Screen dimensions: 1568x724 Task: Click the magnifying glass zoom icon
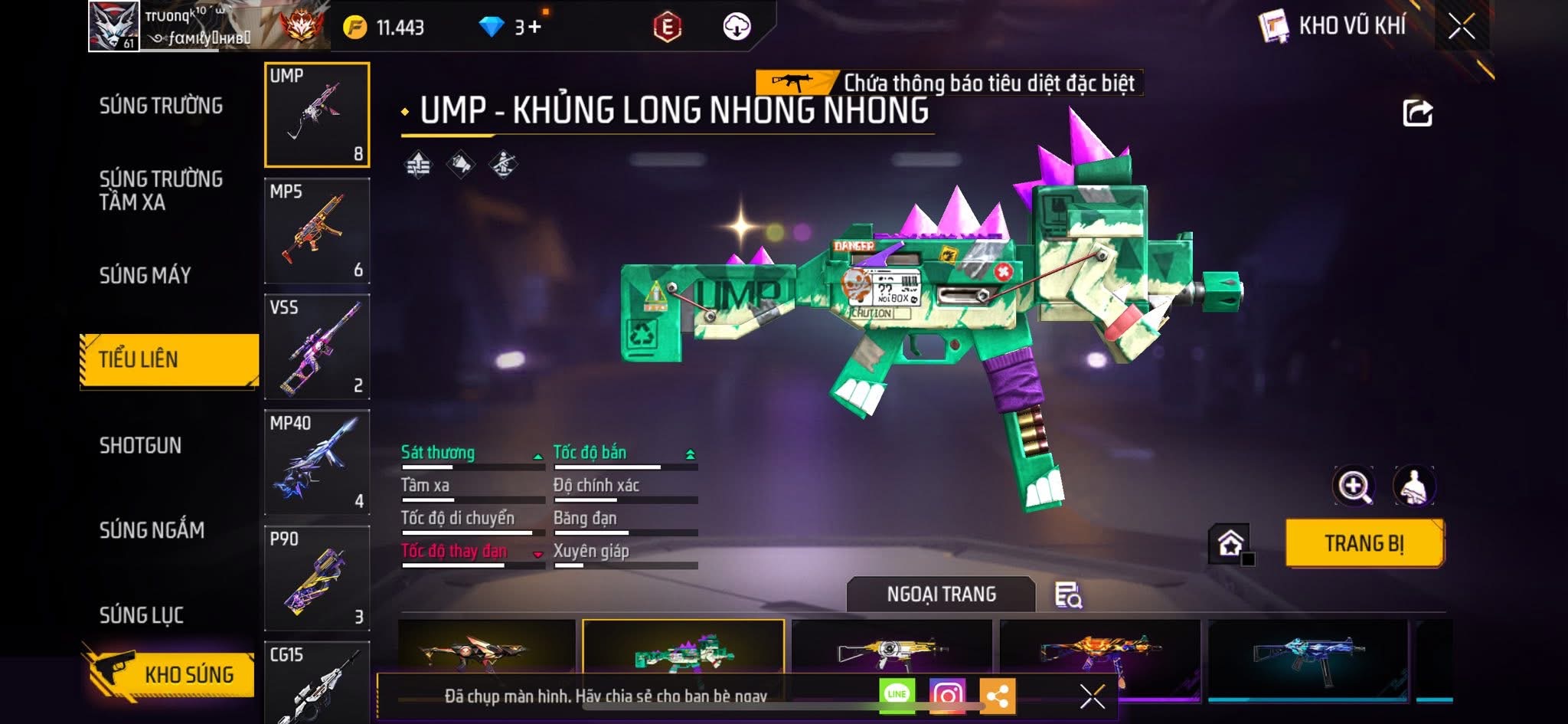point(1354,486)
